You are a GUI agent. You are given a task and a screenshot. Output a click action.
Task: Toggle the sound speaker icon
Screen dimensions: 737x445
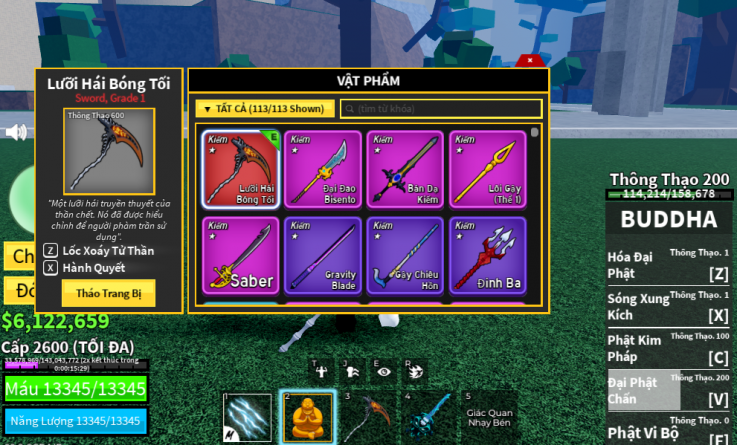[16, 132]
